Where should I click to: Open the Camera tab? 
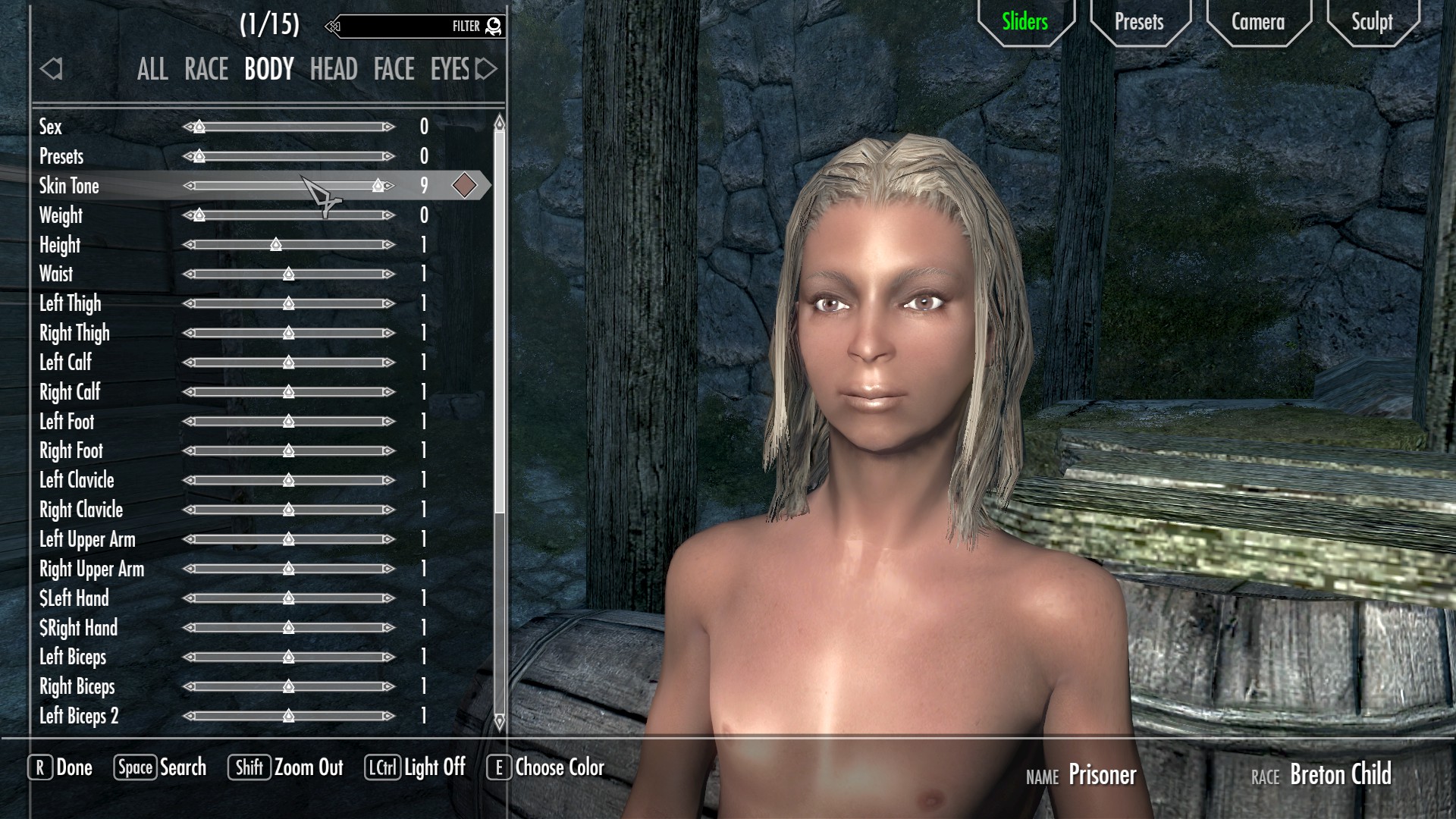click(x=1257, y=22)
